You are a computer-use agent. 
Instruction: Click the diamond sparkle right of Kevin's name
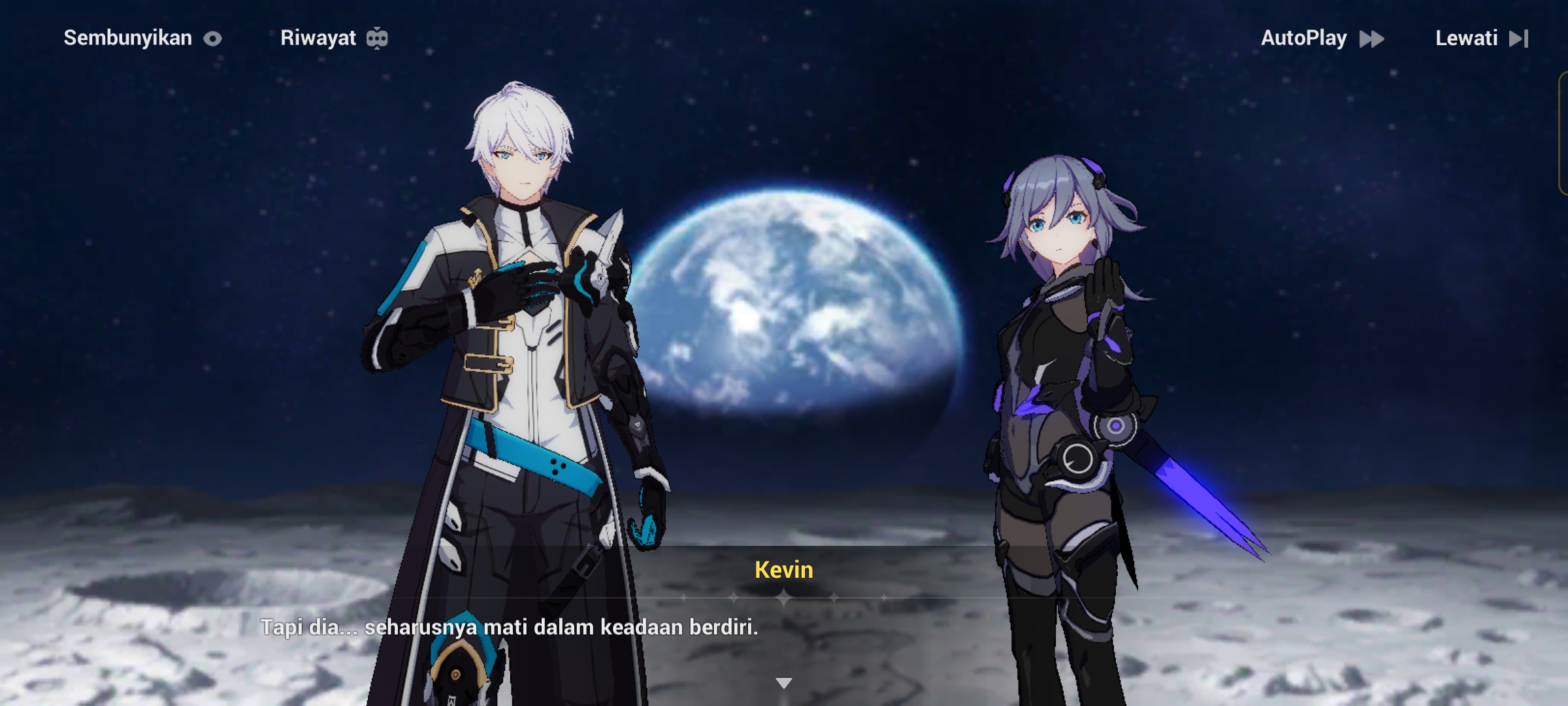point(834,598)
